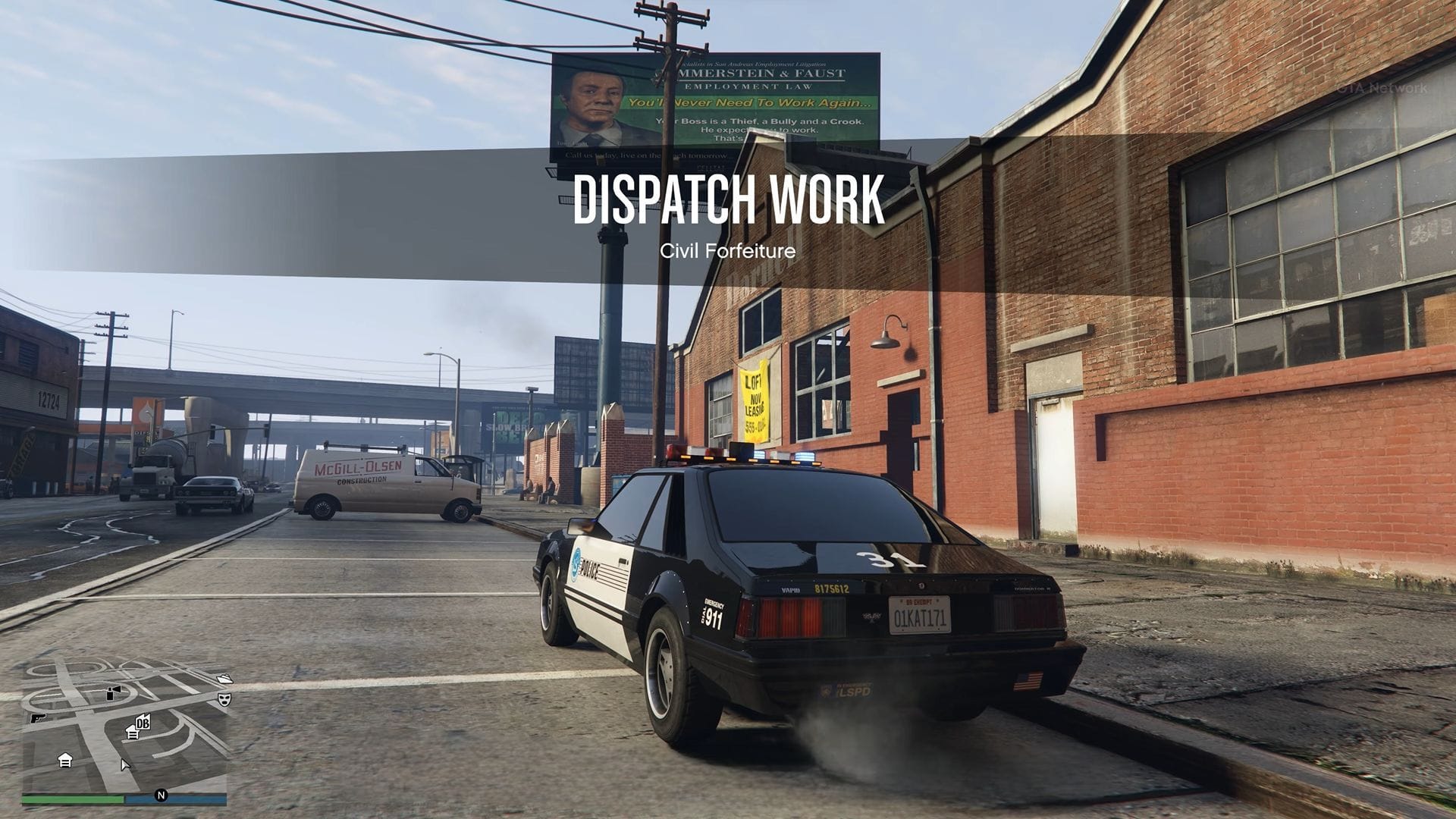Viewport: 1456px width, 819px height.
Task: Select the boat dock icon on the minimap
Action: [x=224, y=679]
